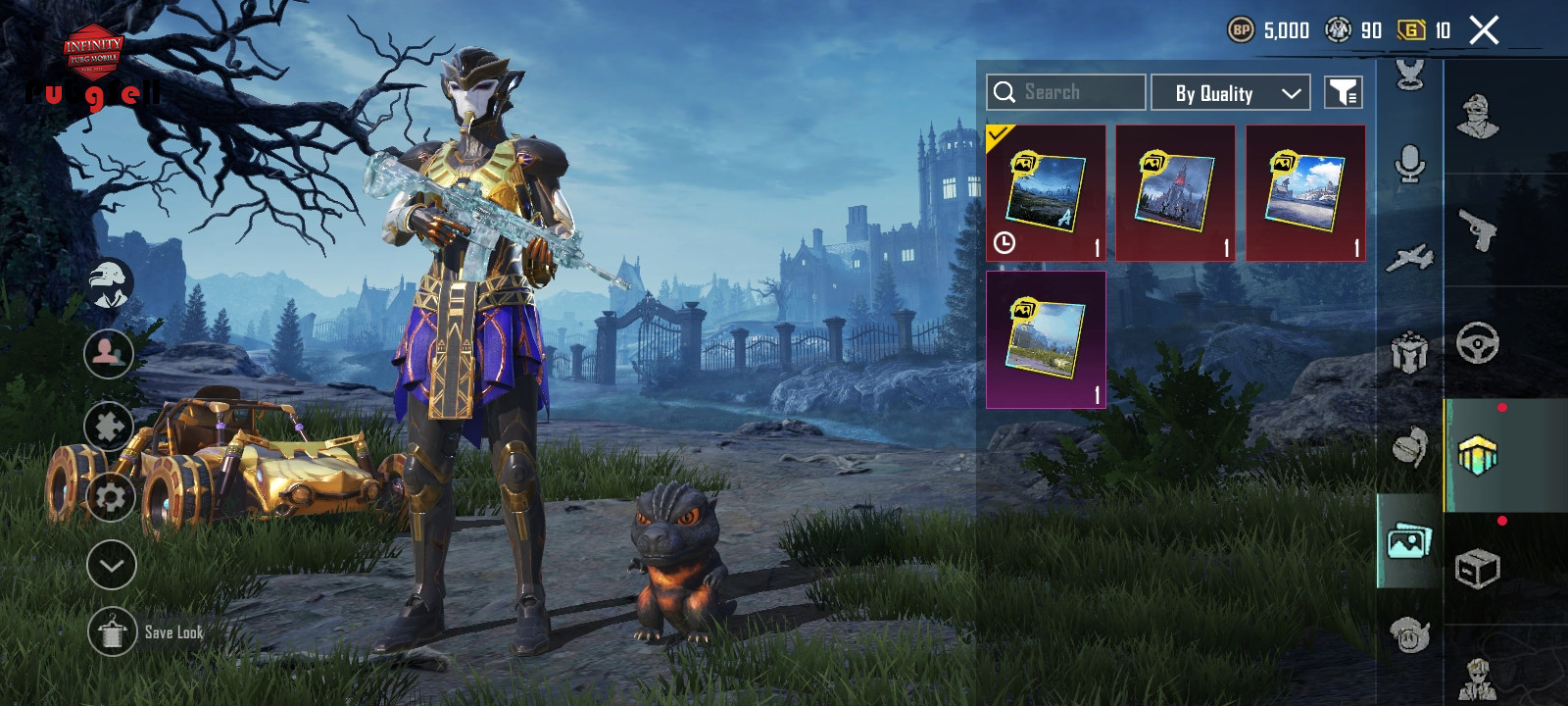Switch to the masked character outfits tab
Viewport: 1568px width, 706px height.
pyautogui.click(x=1478, y=118)
